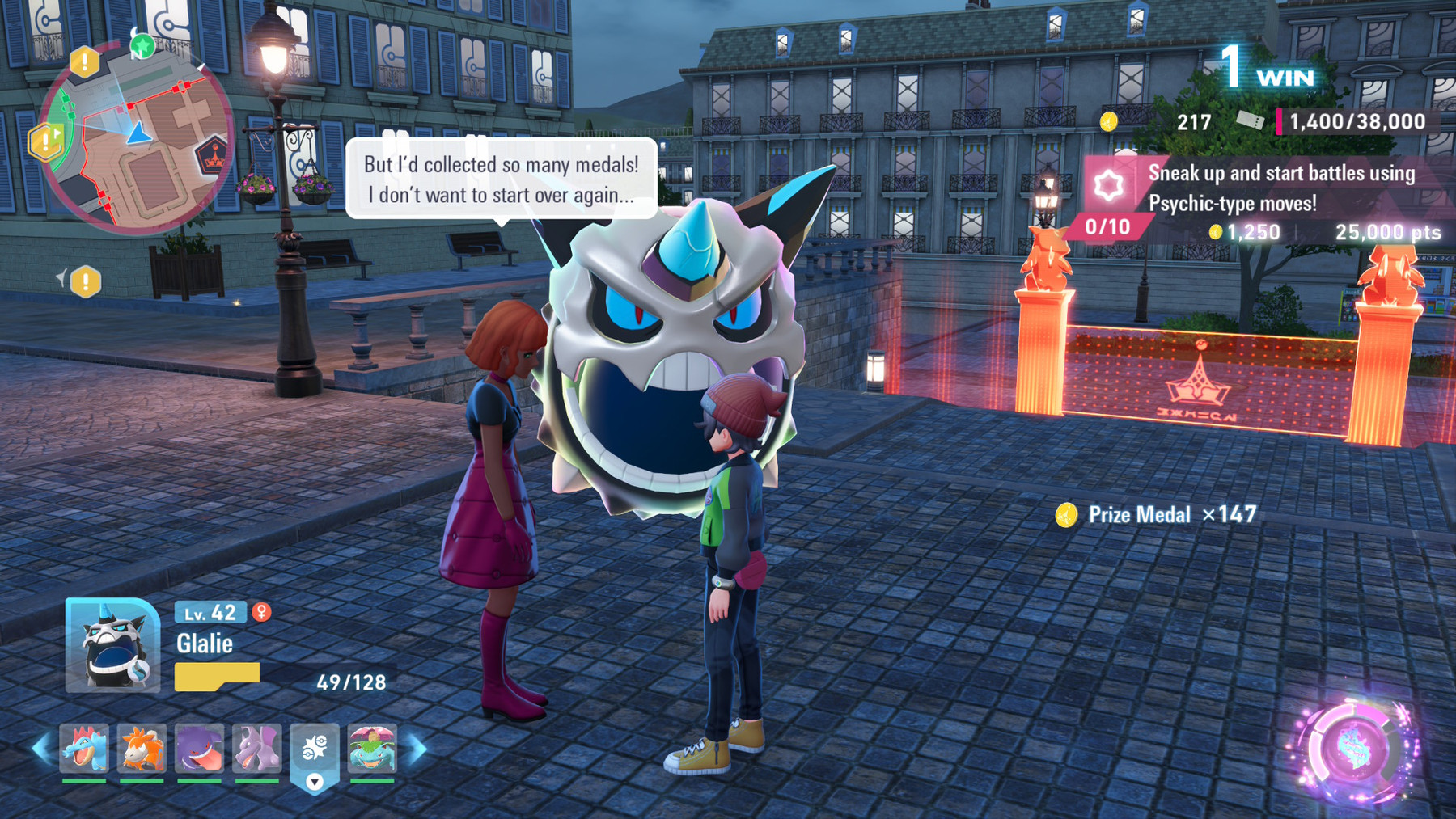Select Gengar from the party bar
Screen dimensions: 1456x819
pos(199,749)
